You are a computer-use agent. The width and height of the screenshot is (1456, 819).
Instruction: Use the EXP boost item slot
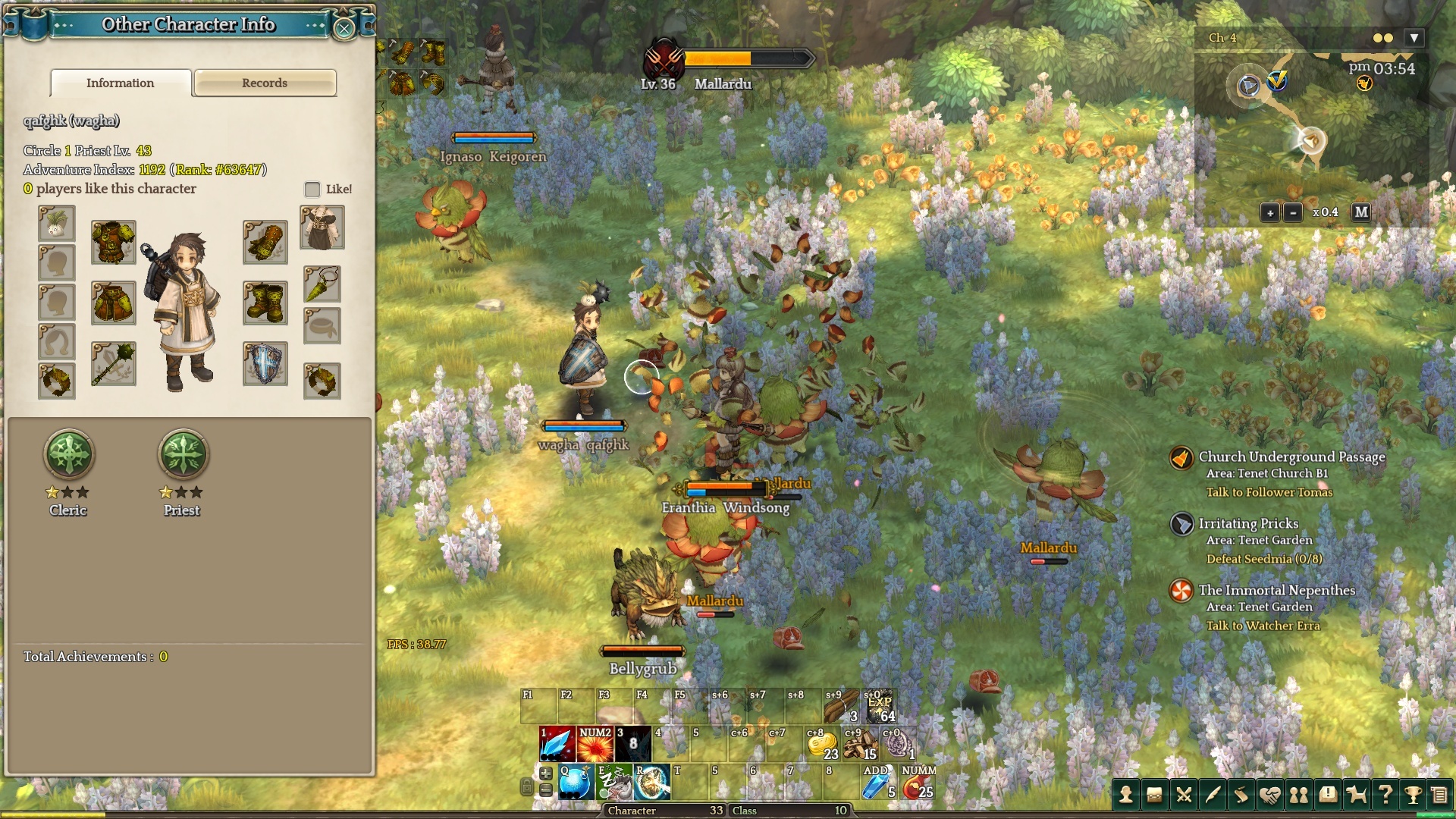880,707
